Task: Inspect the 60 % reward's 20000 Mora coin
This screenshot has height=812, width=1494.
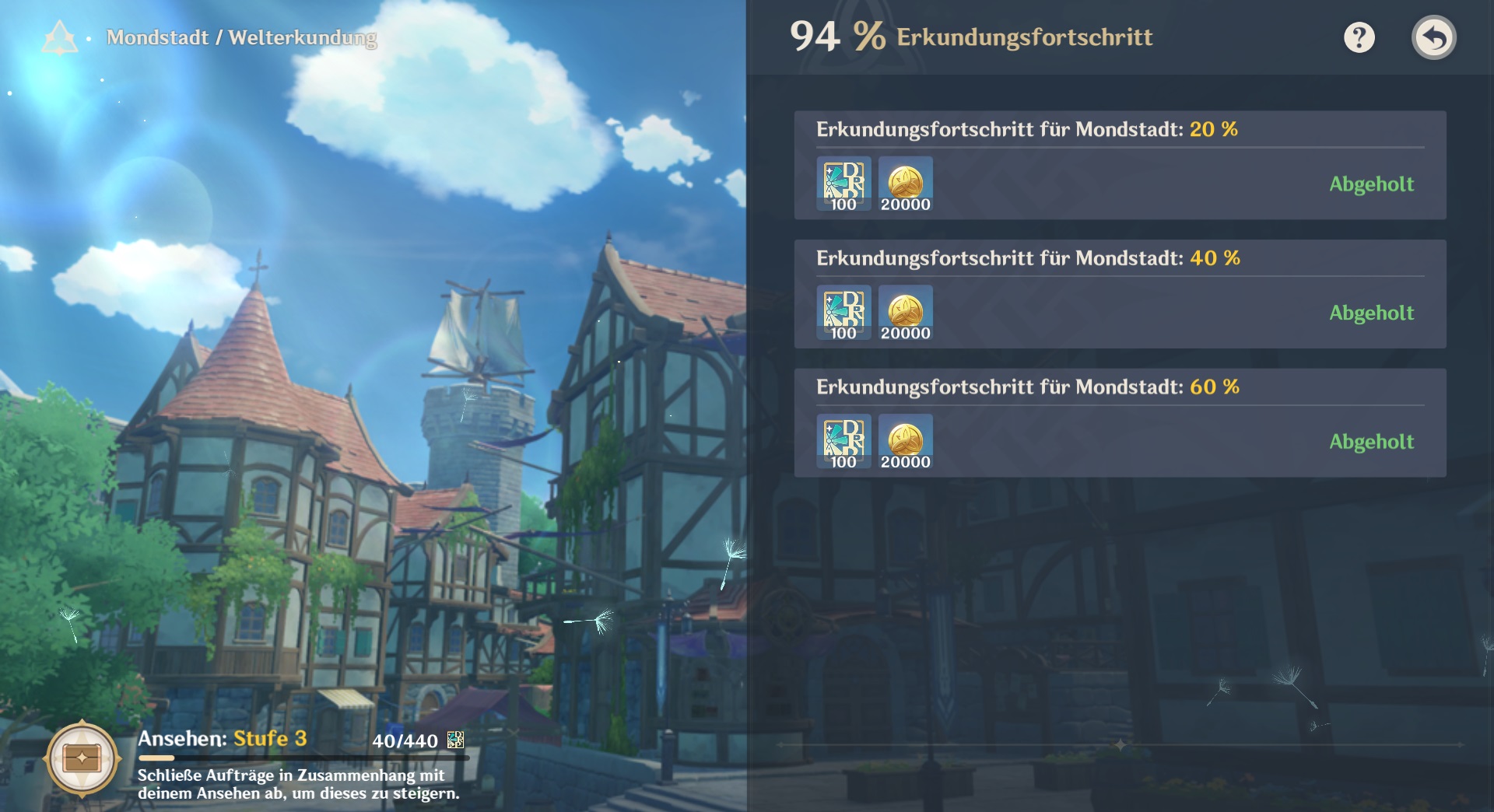Action: pyautogui.click(x=905, y=441)
